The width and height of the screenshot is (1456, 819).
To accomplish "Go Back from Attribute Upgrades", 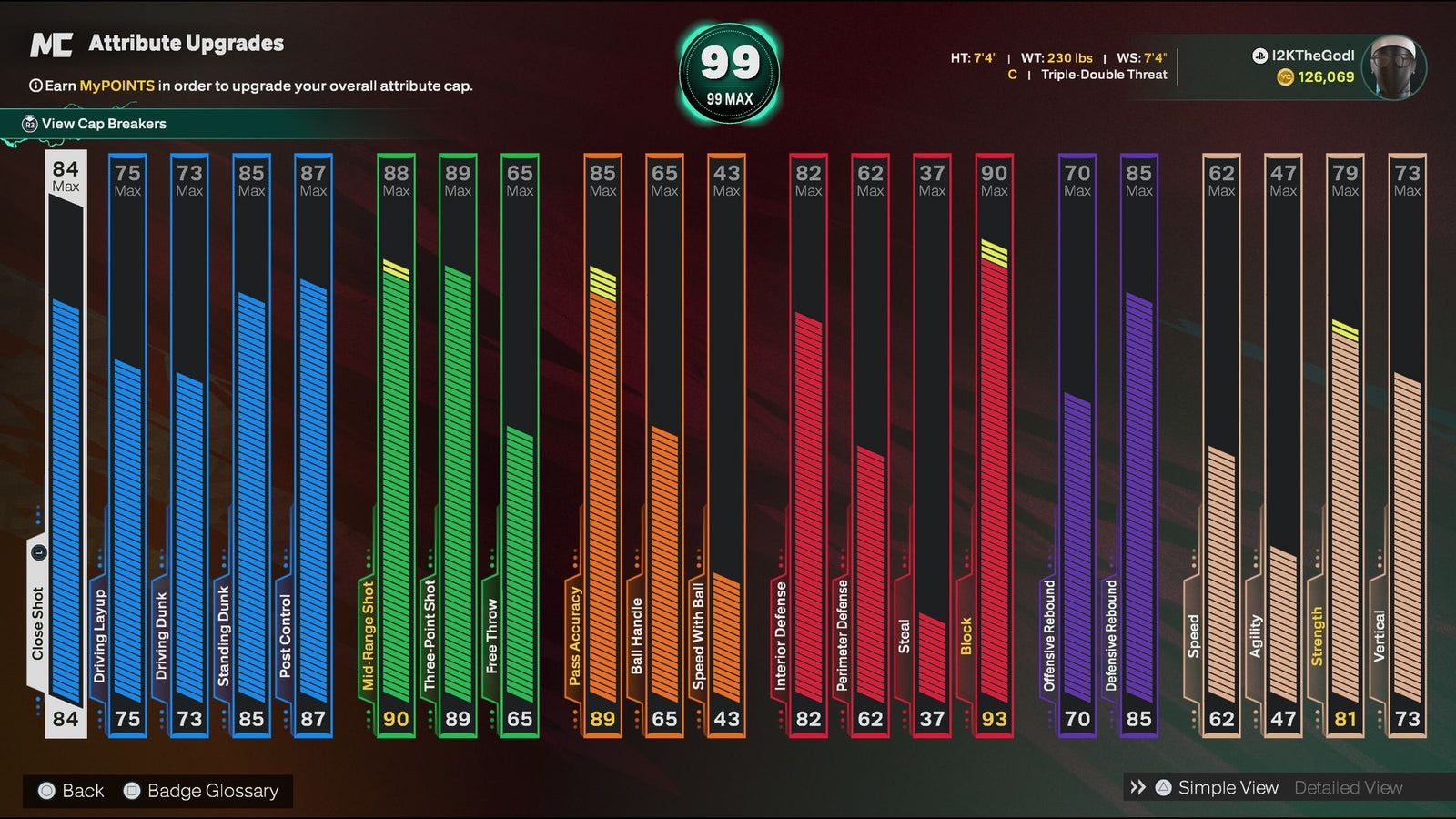I will (x=72, y=791).
